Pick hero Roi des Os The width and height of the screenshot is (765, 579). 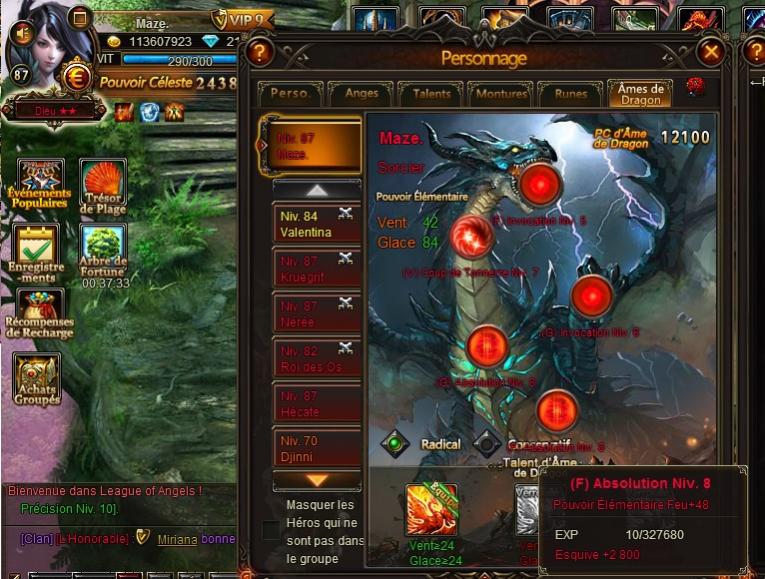pyautogui.click(x=316, y=359)
